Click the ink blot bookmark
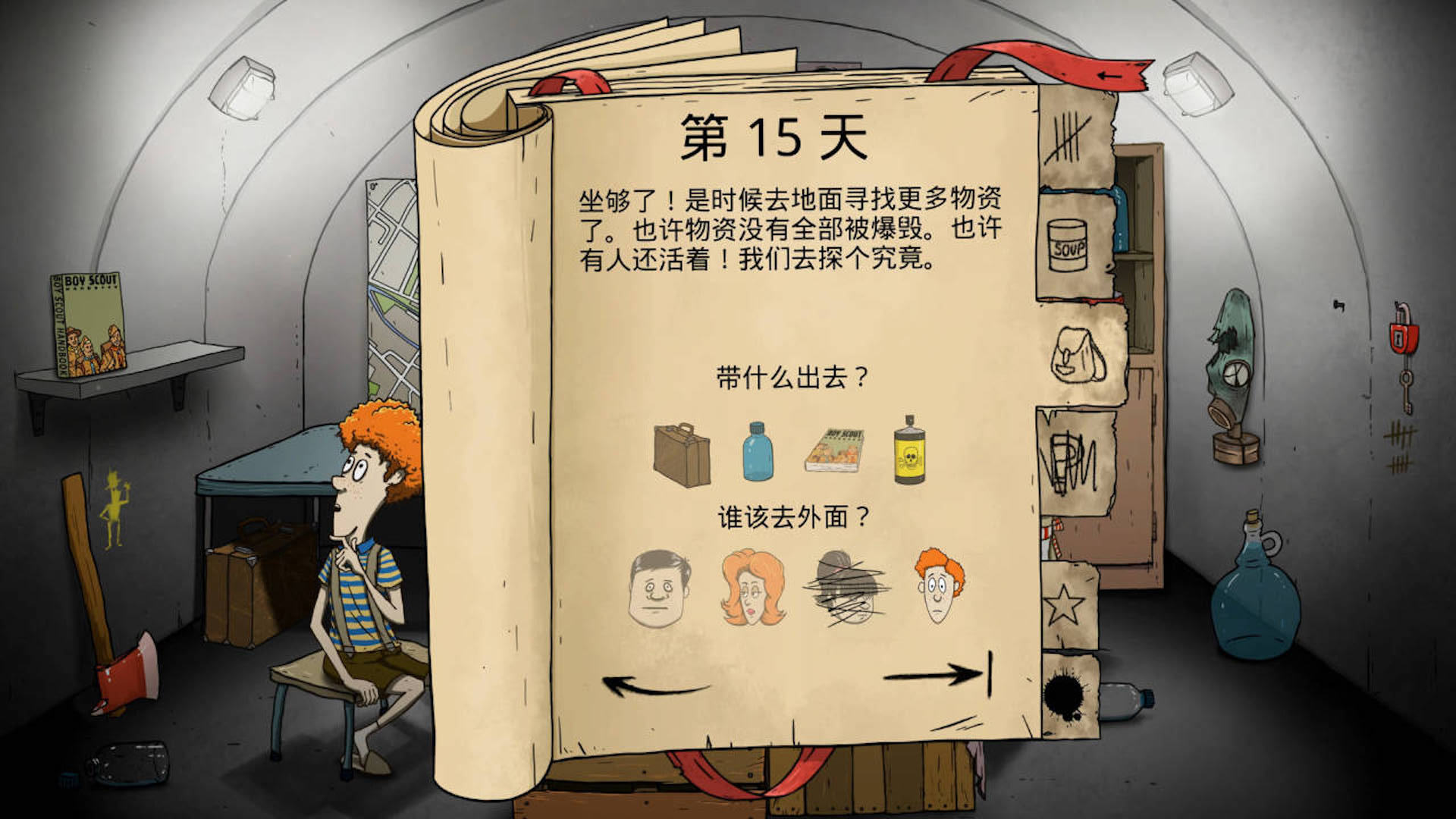Image resolution: width=1456 pixels, height=819 pixels. click(1062, 686)
